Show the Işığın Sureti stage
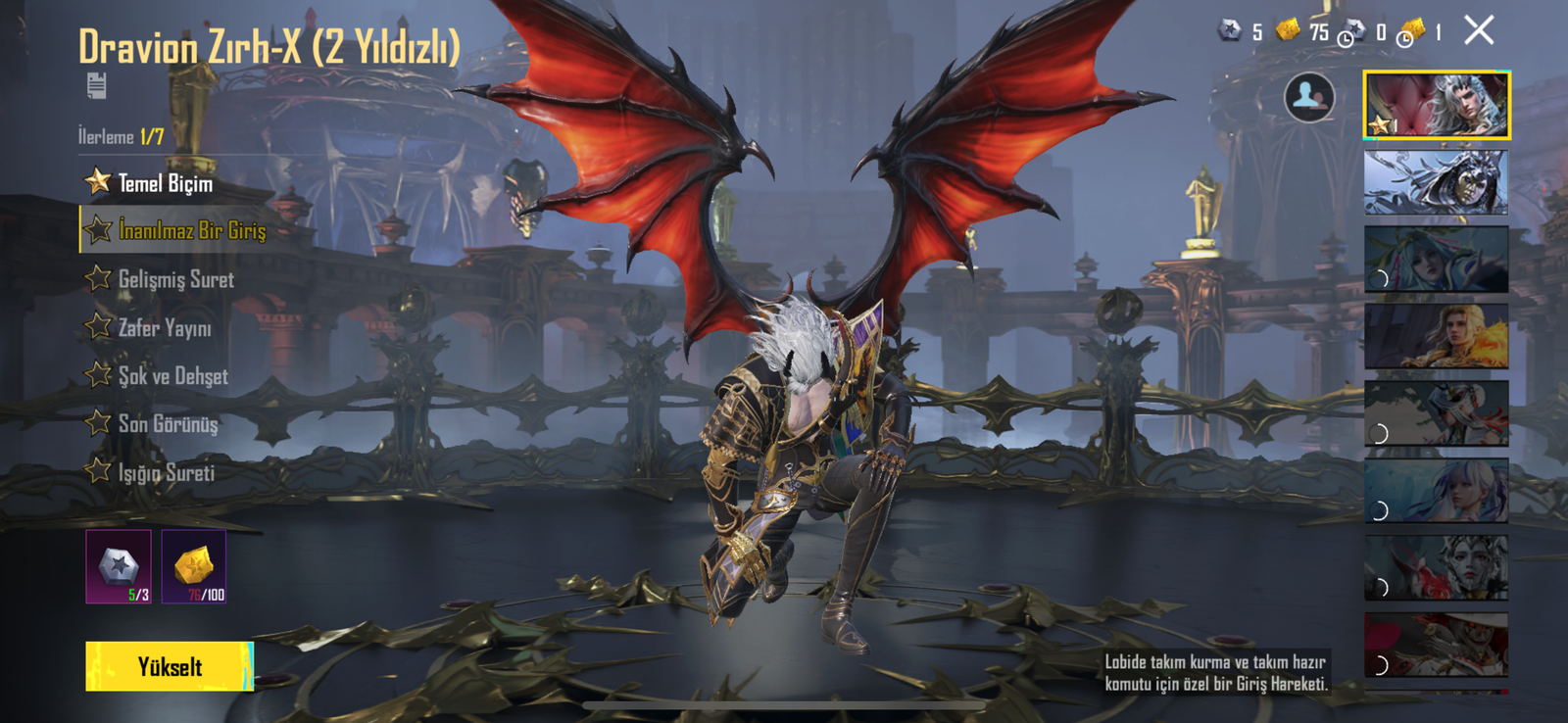This screenshot has width=1568, height=723. click(x=166, y=472)
